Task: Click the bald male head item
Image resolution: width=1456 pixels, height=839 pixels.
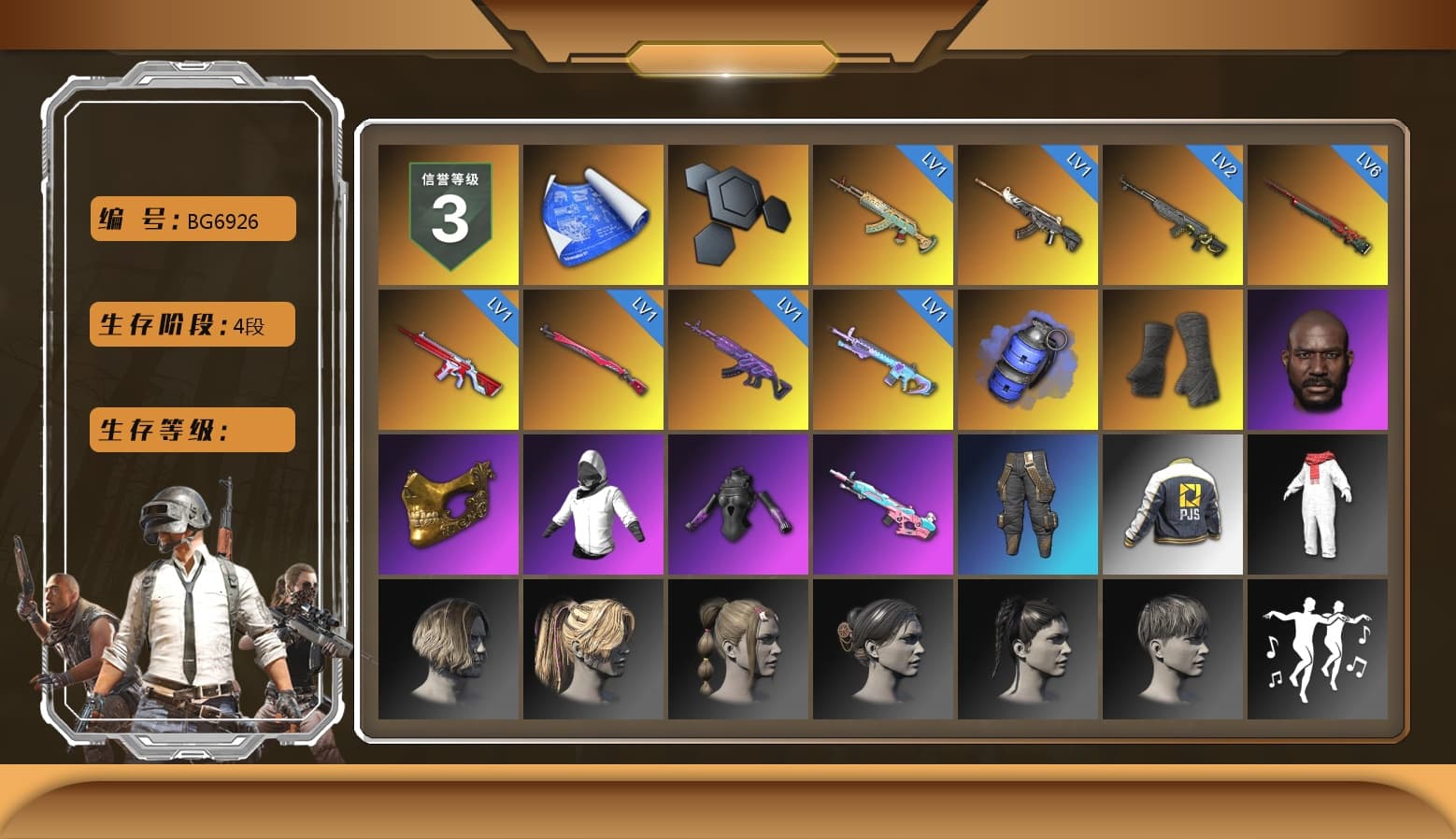Action: click(1318, 358)
